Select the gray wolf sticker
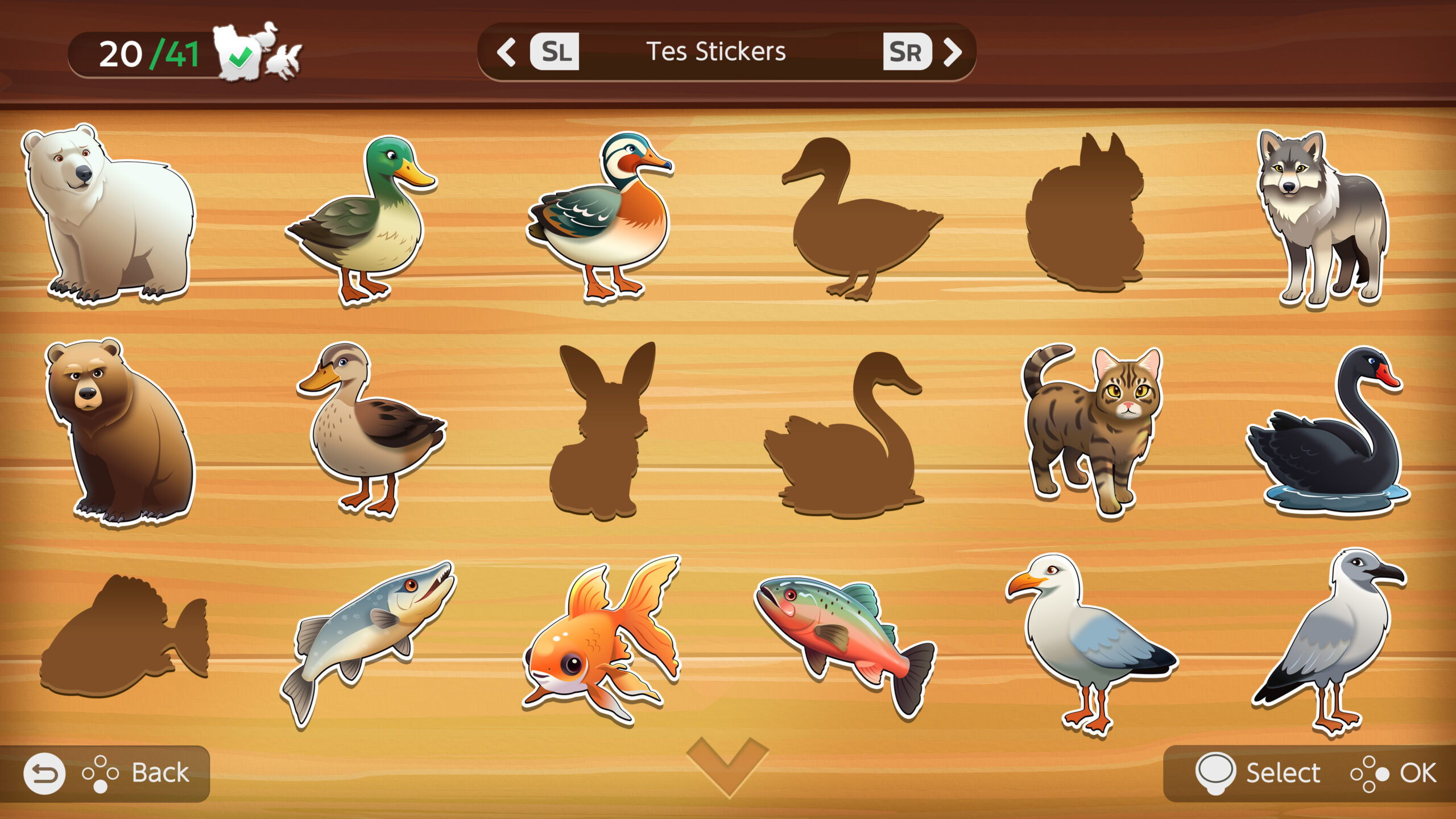1456x819 pixels. [1319, 219]
